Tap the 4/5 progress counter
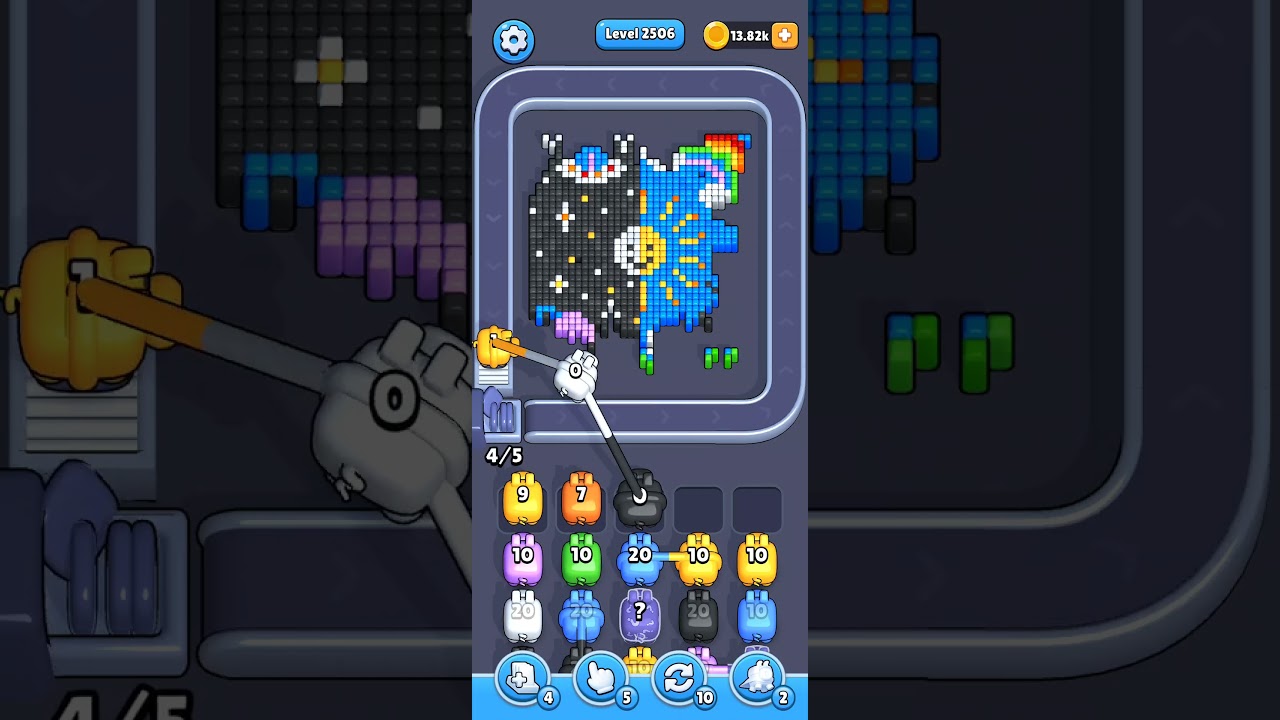Image resolution: width=1280 pixels, height=720 pixels. point(504,455)
